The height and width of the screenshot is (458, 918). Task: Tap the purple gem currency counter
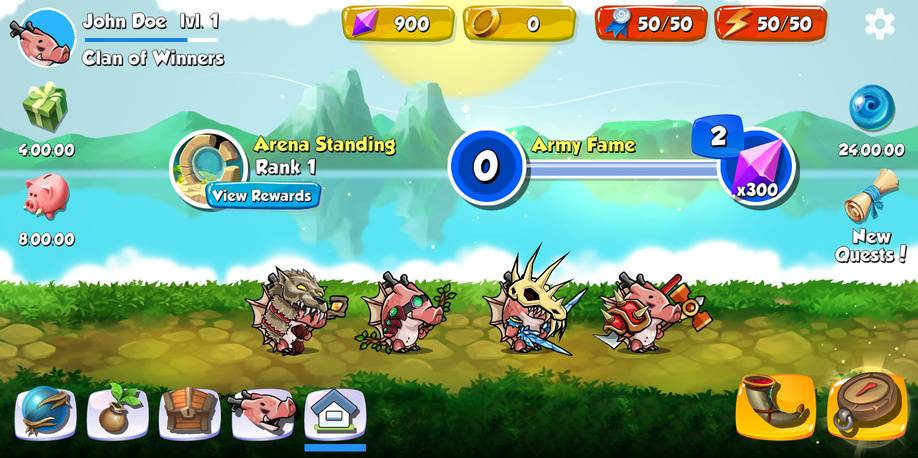[x=398, y=23]
